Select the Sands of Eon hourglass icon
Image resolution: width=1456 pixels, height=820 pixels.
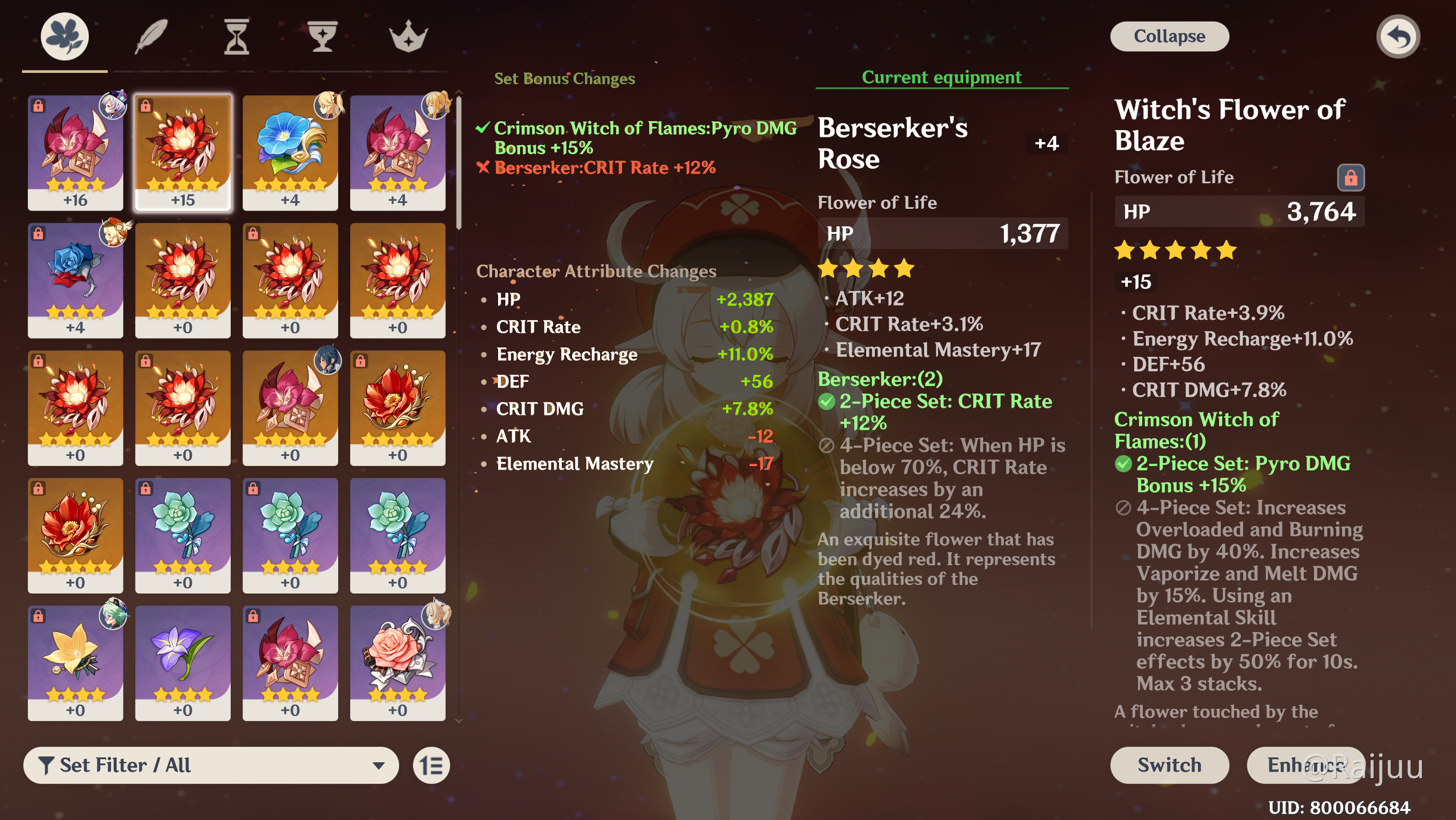tap(236, 36)
